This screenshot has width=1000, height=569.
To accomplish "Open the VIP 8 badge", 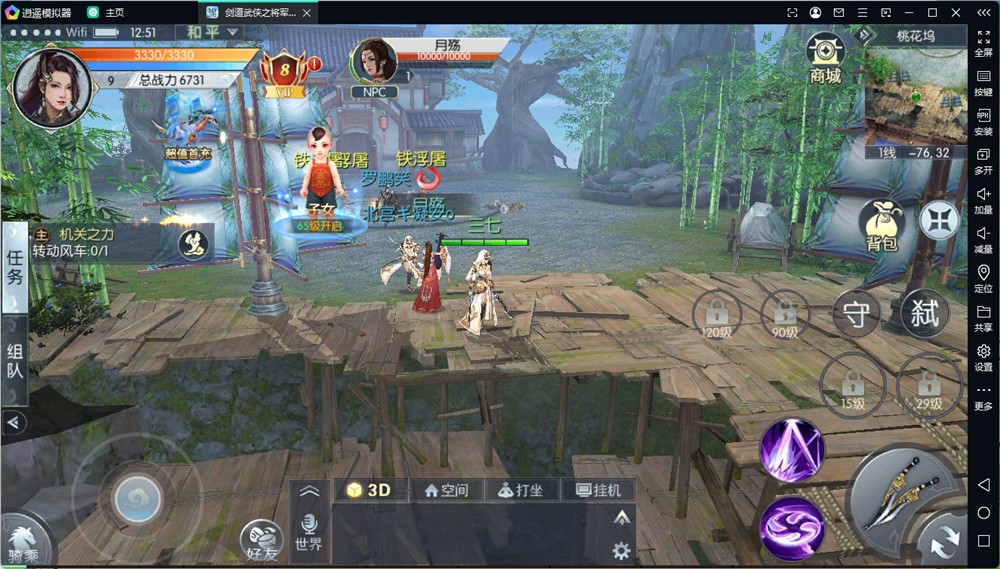I will point(283,71).
